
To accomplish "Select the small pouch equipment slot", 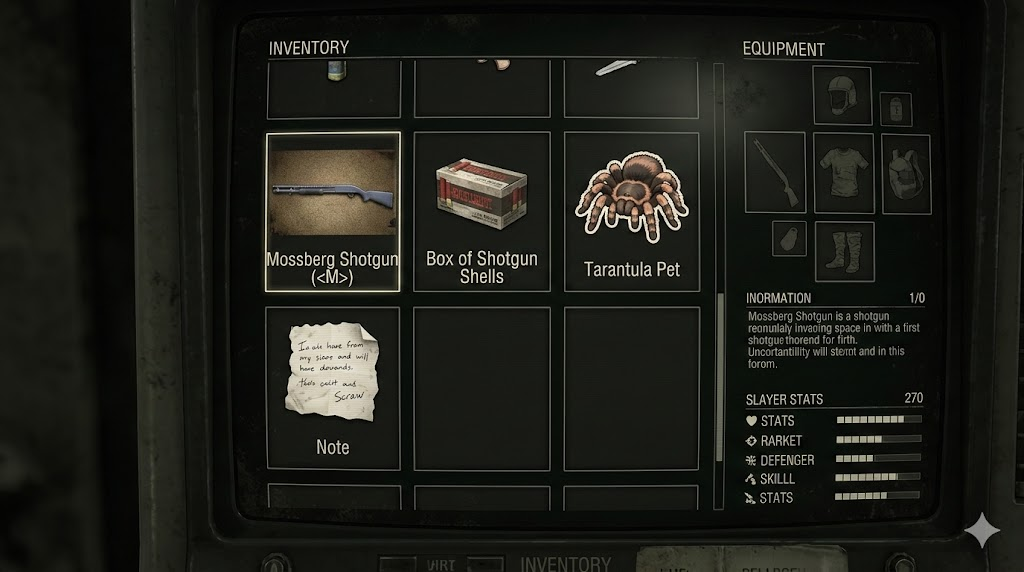I will tap(789, 238).
